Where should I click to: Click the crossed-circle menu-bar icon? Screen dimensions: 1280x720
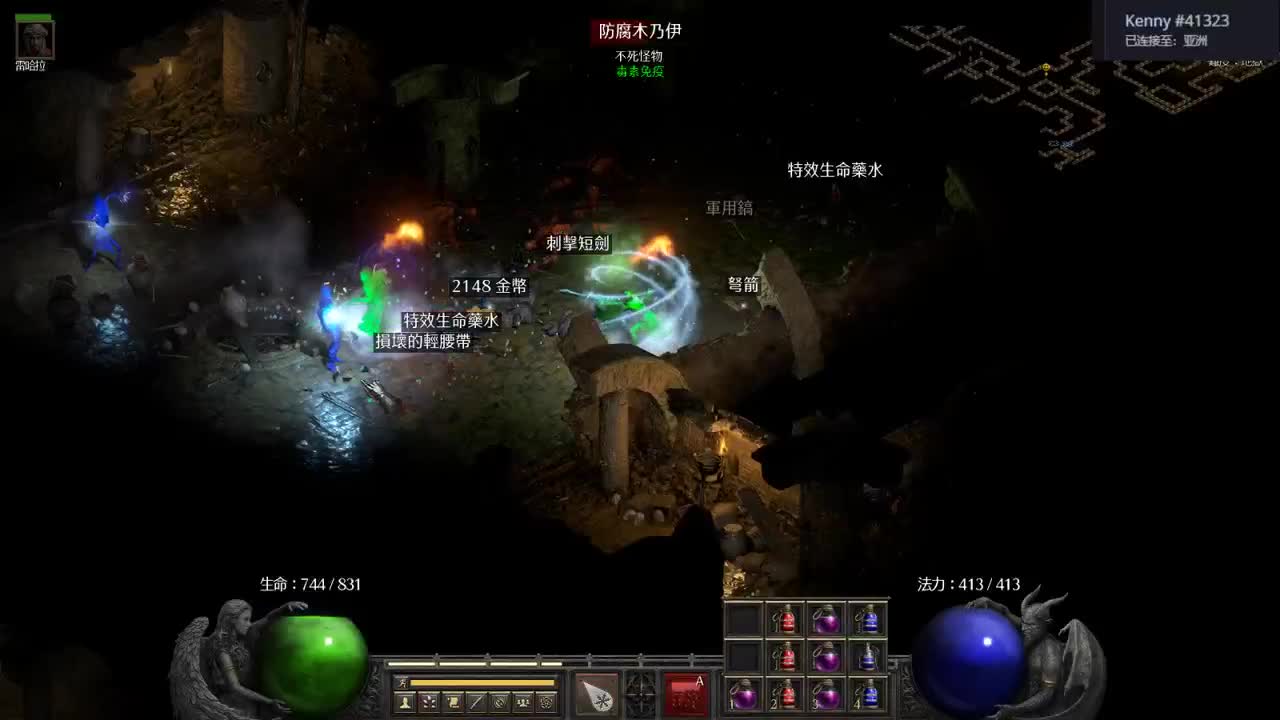[x=500, y=700]
